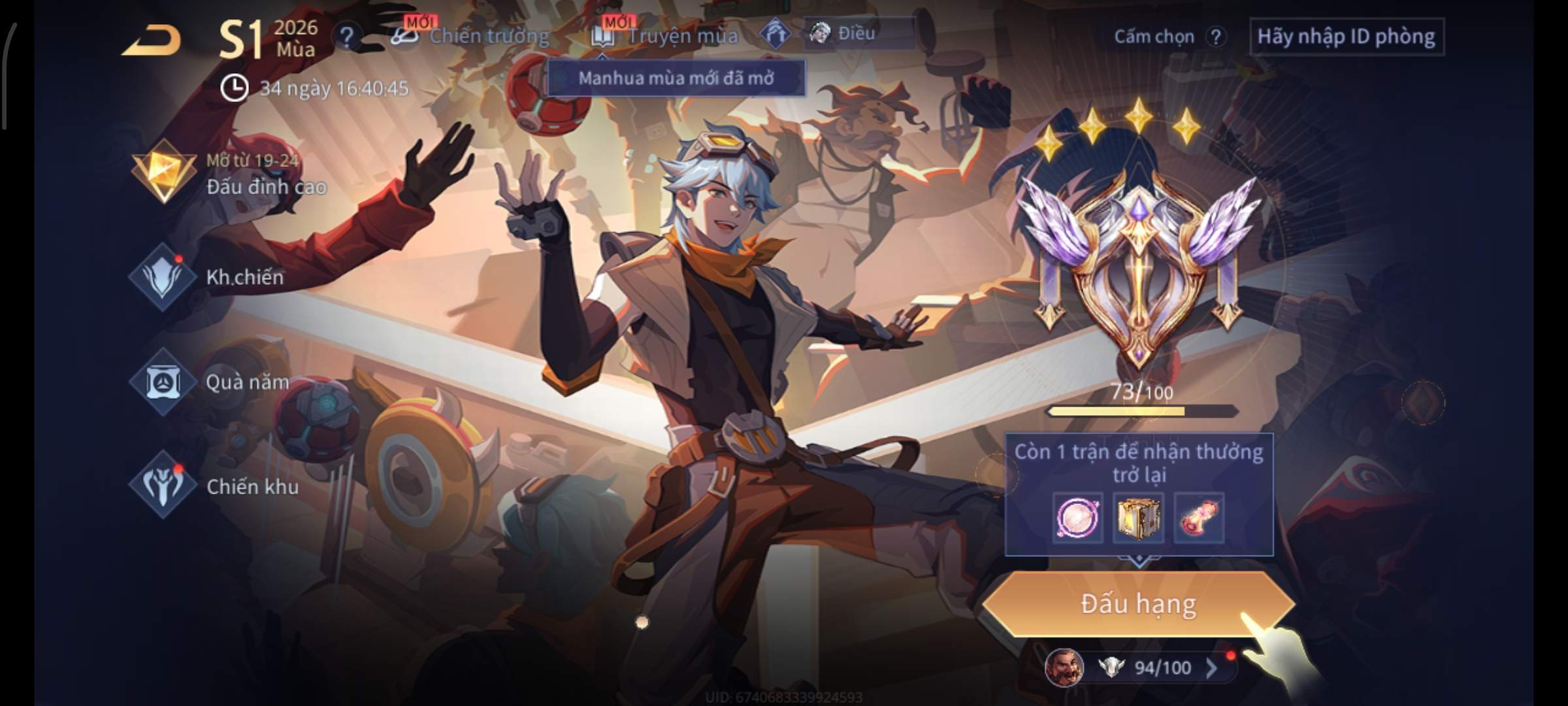Inspect the pink orb reward item

1077,518
